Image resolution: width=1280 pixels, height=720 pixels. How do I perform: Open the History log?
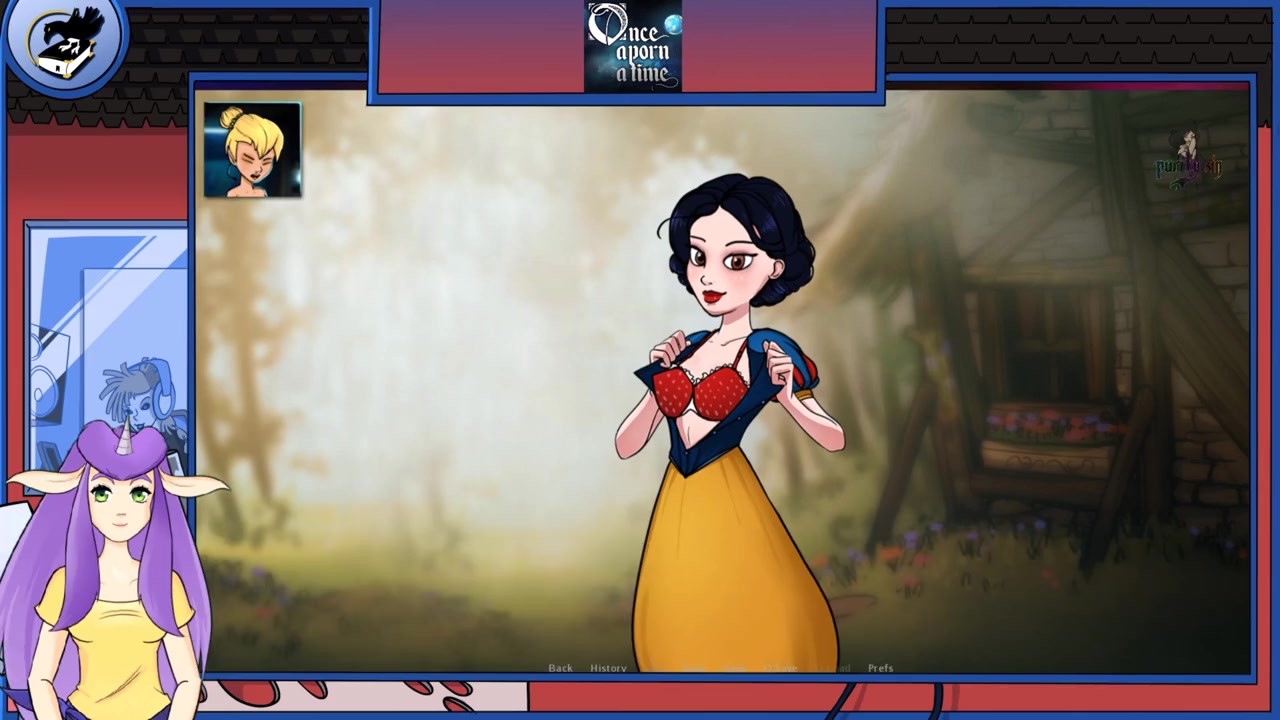608,668
